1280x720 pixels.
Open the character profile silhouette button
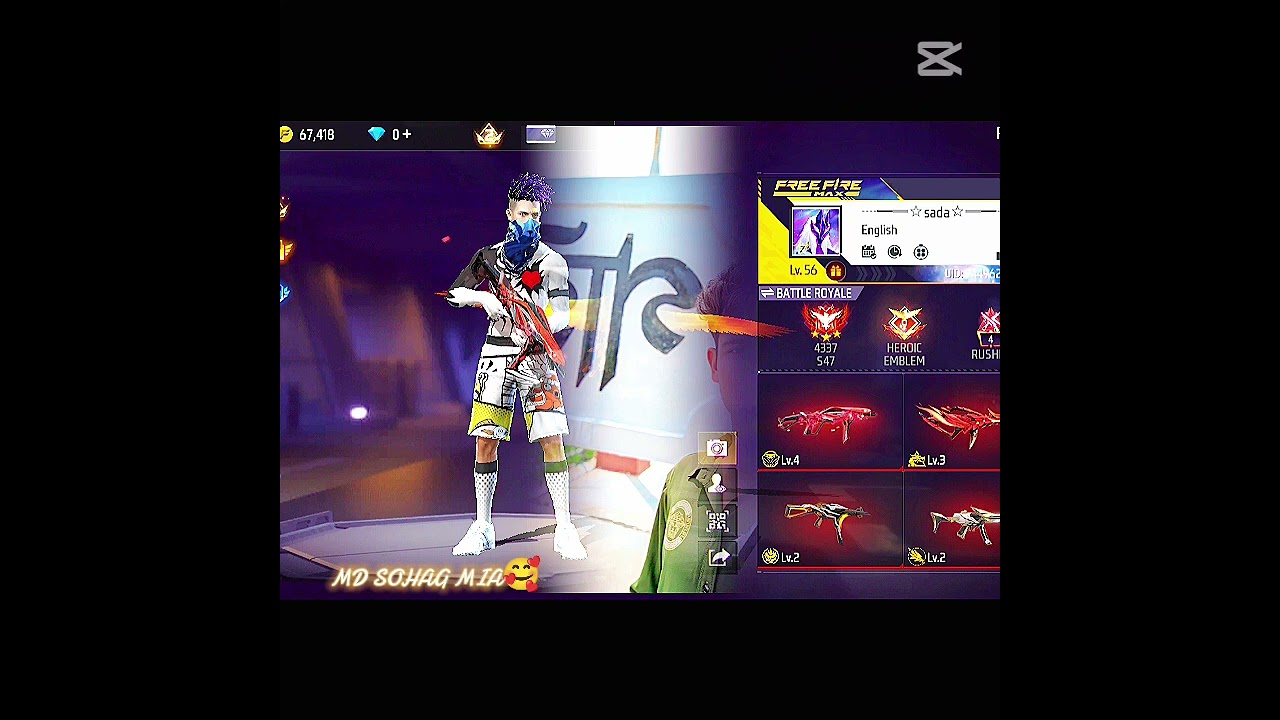(717, 485)
